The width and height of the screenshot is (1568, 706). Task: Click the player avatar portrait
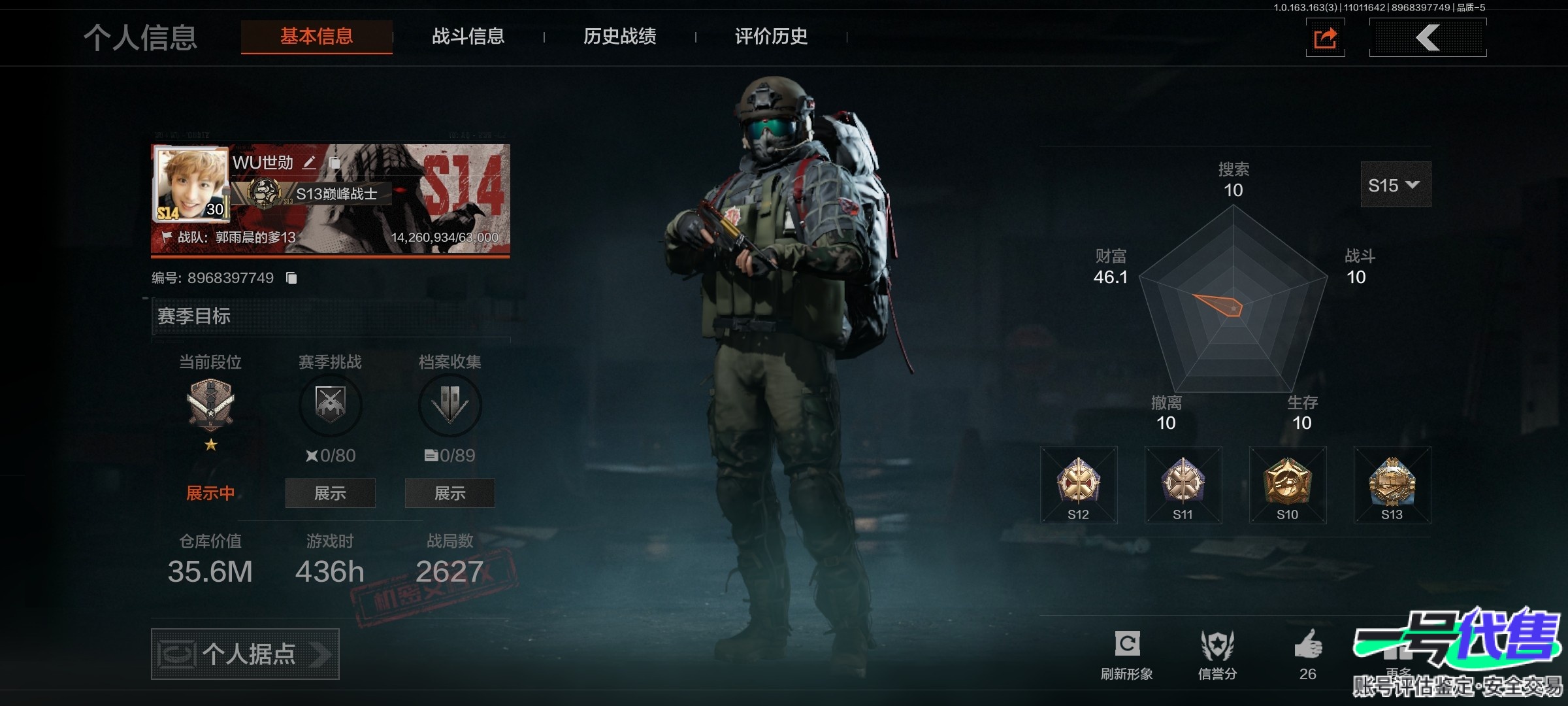coord(191,184)
